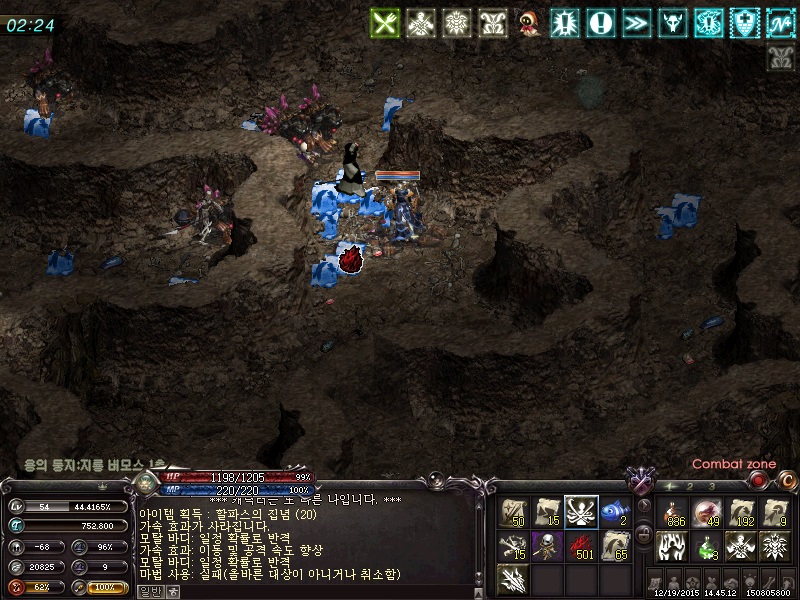Switch to hotbar page 2 tab
Screen dimensions: 800x600
pyautogui.click(x=691, y=486)
